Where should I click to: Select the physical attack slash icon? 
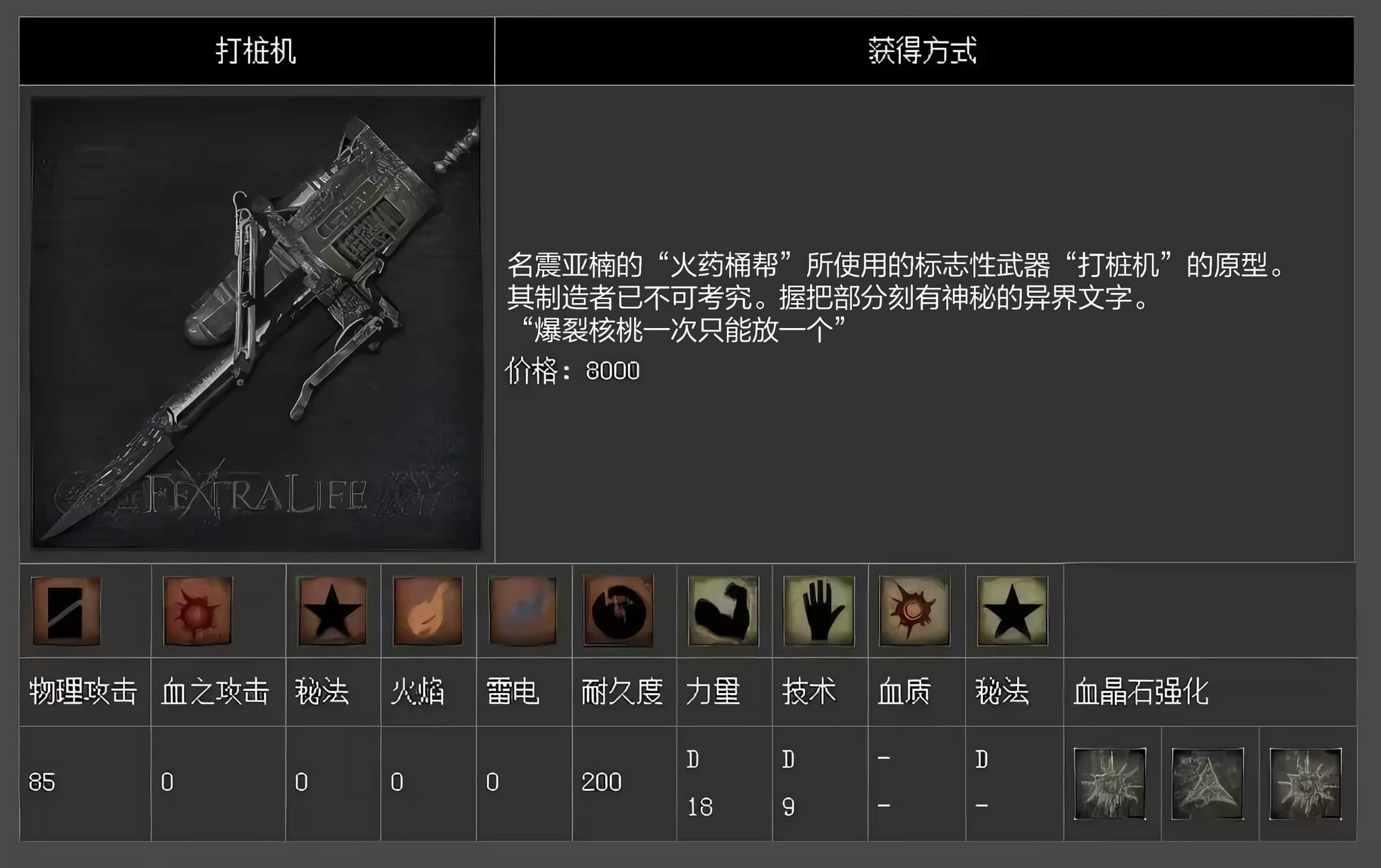pos(66,611)
